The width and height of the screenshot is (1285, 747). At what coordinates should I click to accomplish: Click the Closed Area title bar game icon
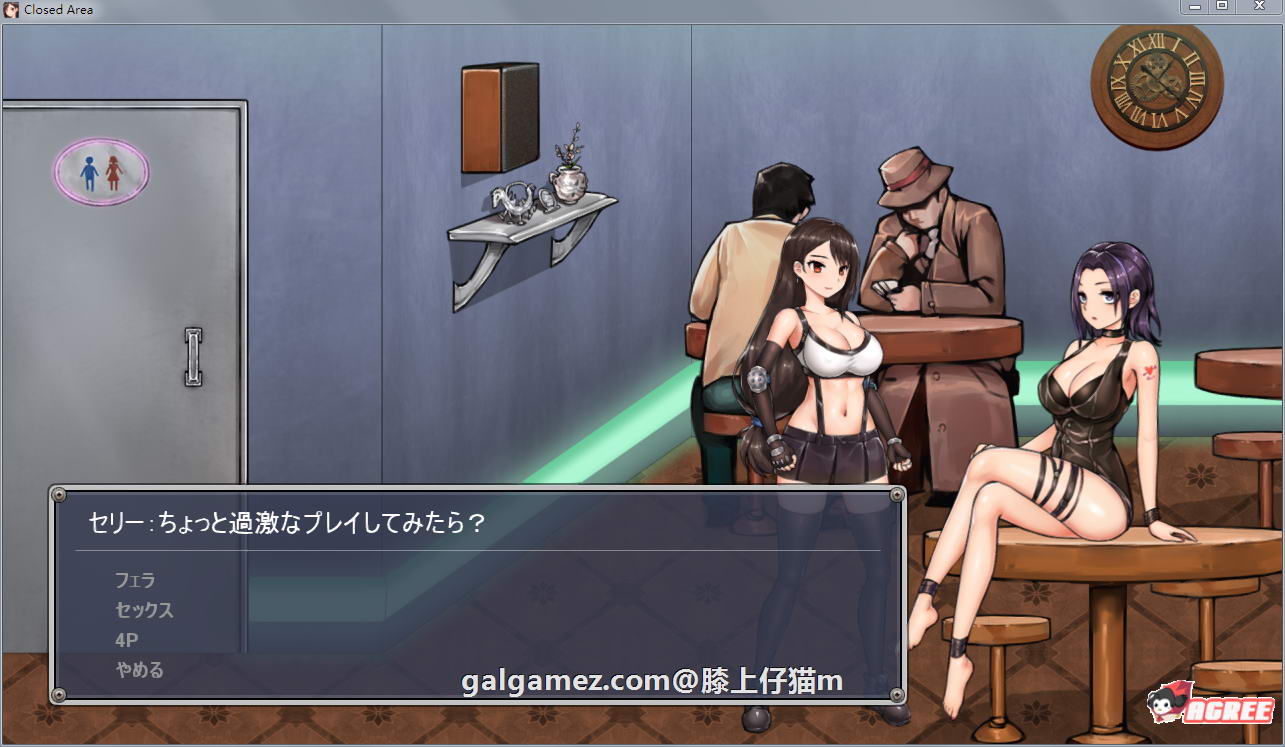tap(11, 9)
